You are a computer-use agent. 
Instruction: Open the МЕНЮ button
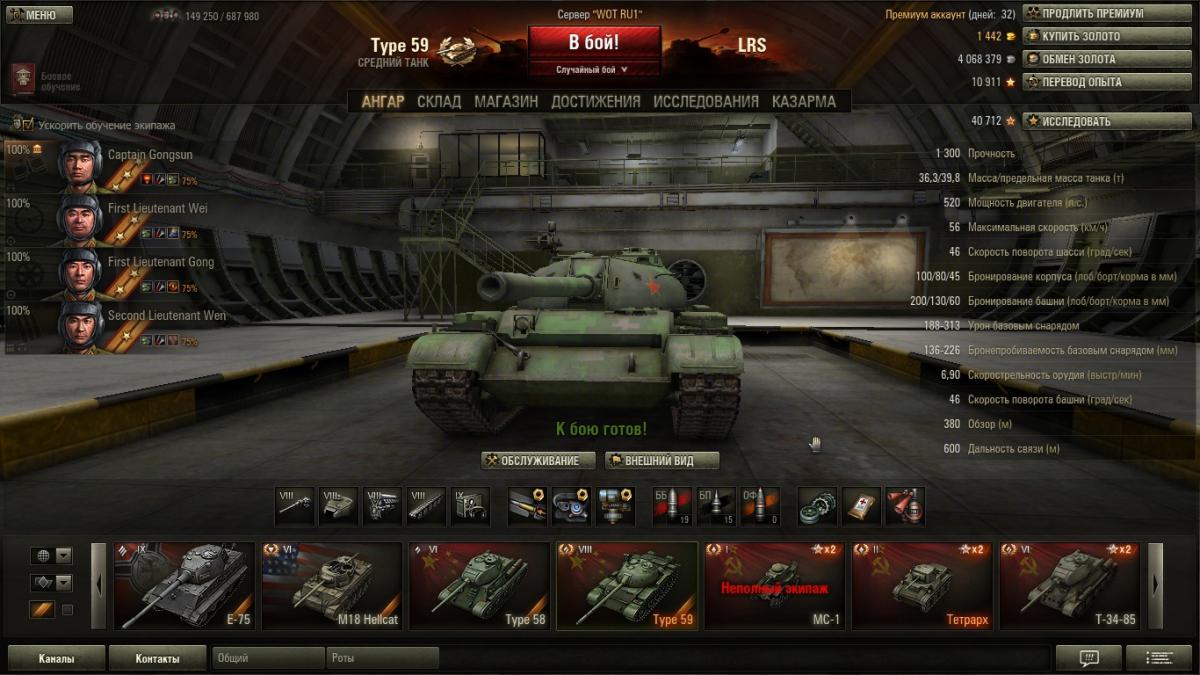(x=39, y=15)
